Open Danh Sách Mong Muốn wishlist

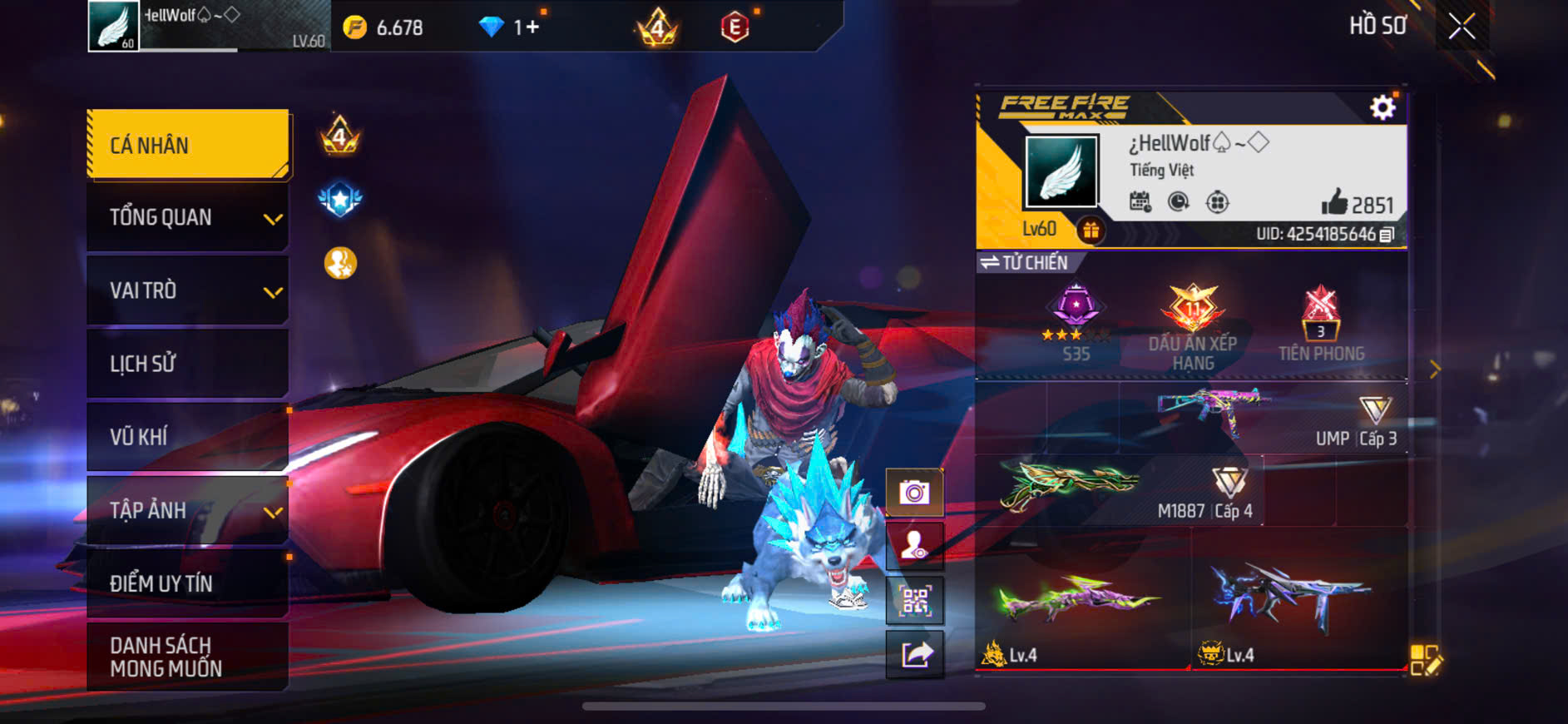[x=188, y=657]
